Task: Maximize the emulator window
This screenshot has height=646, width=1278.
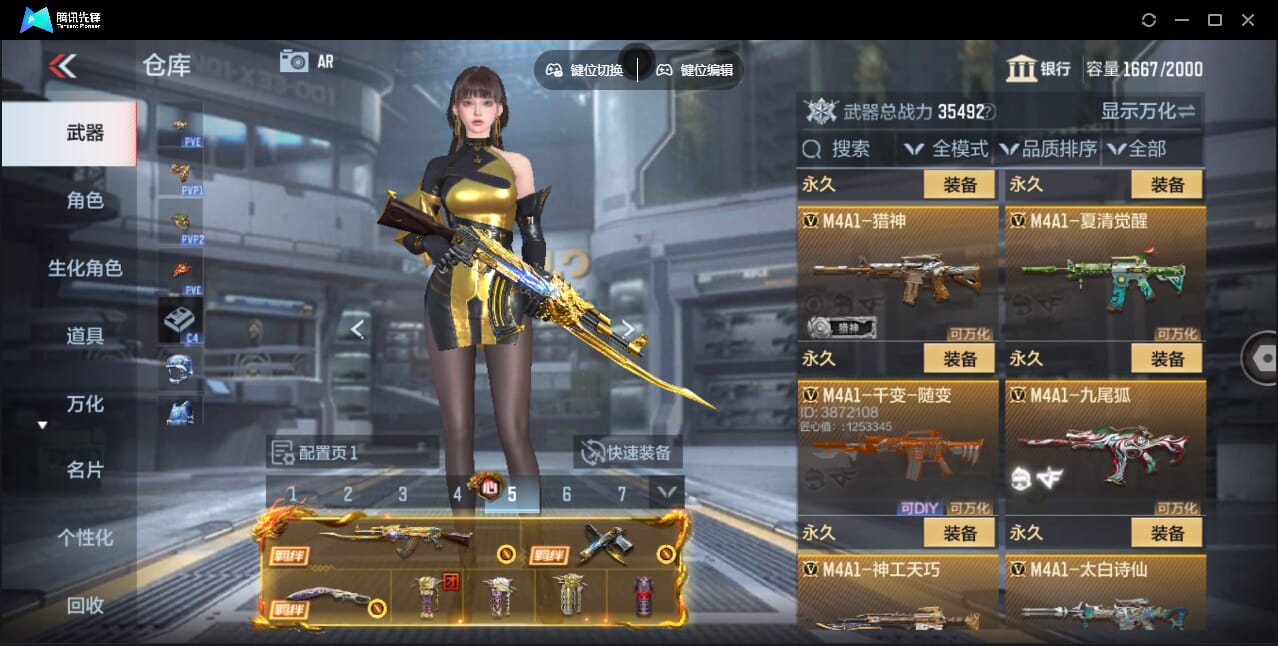Action: 1215,20
